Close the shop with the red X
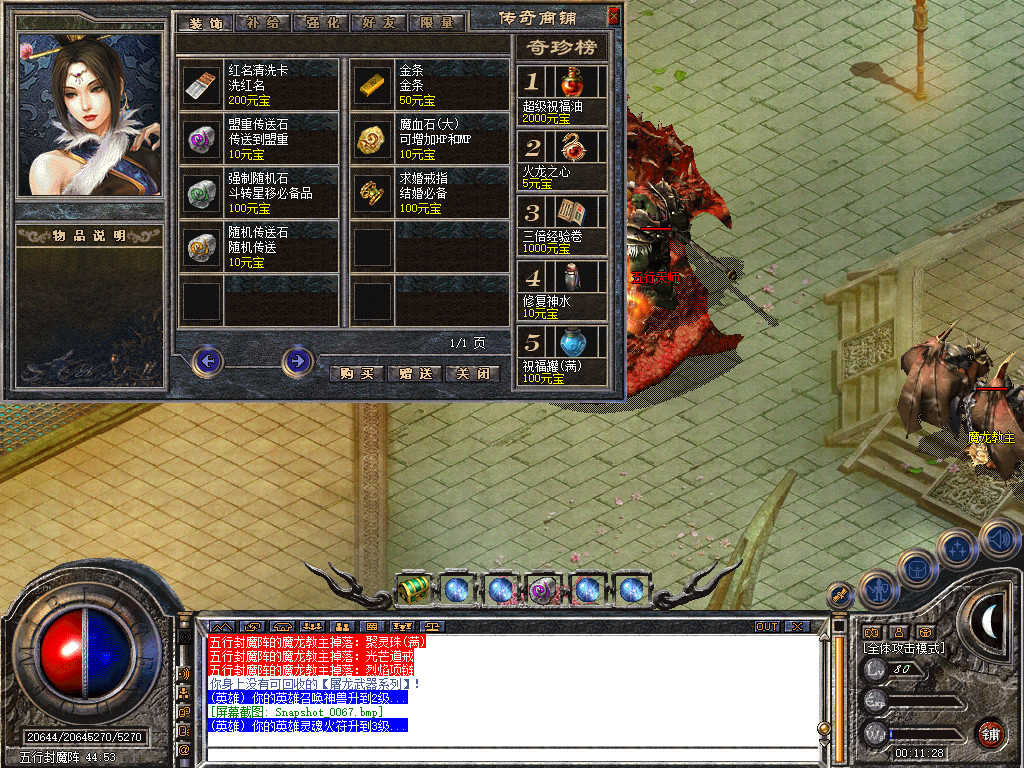The width and height of the screenshot is (1024, 768). [613, 16]
